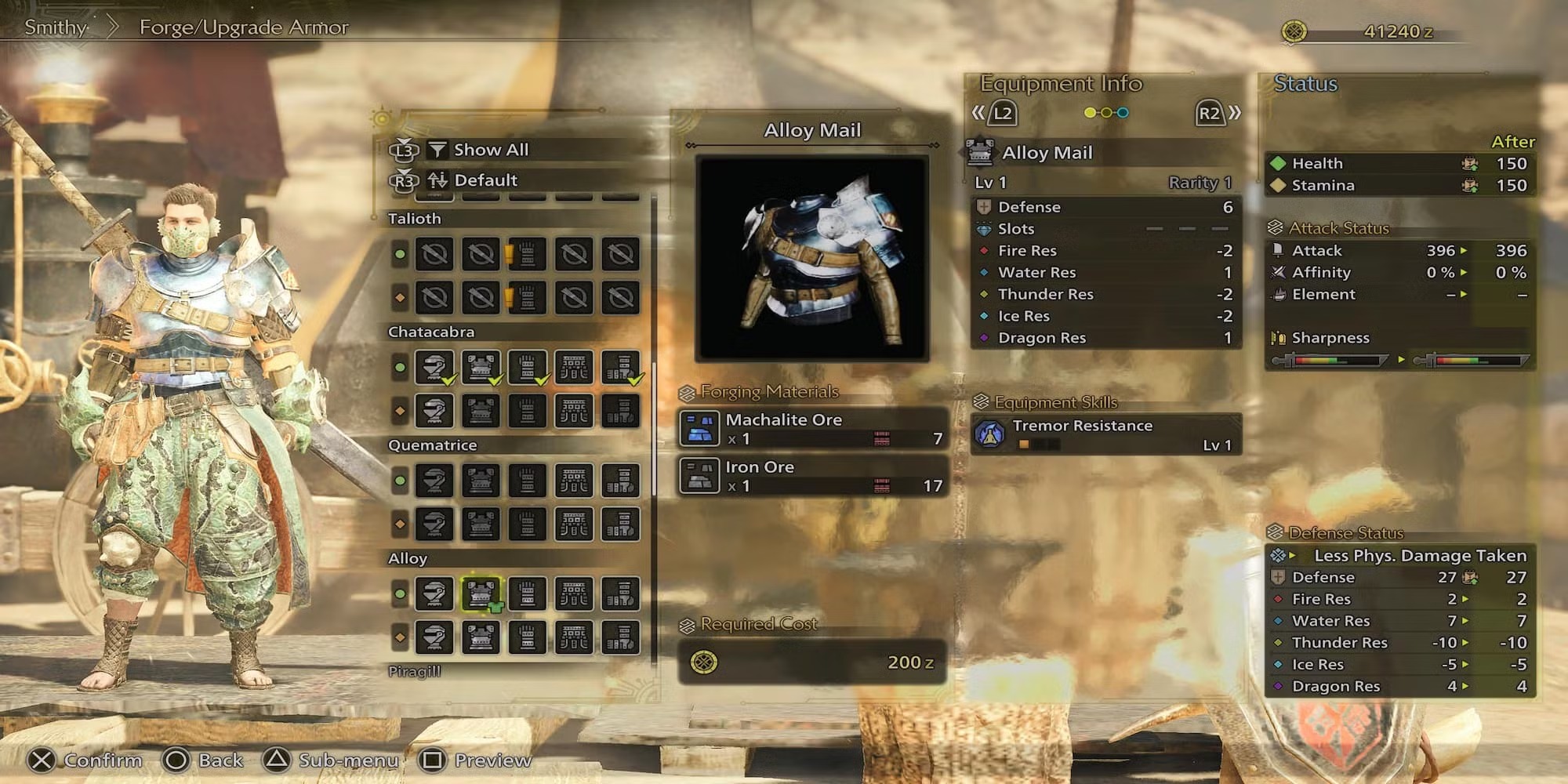This screenshot has width=1568, height=784.
Task: Click the Alloy Mail preview image
Action: pyautogui.click(x=812, y=258)
